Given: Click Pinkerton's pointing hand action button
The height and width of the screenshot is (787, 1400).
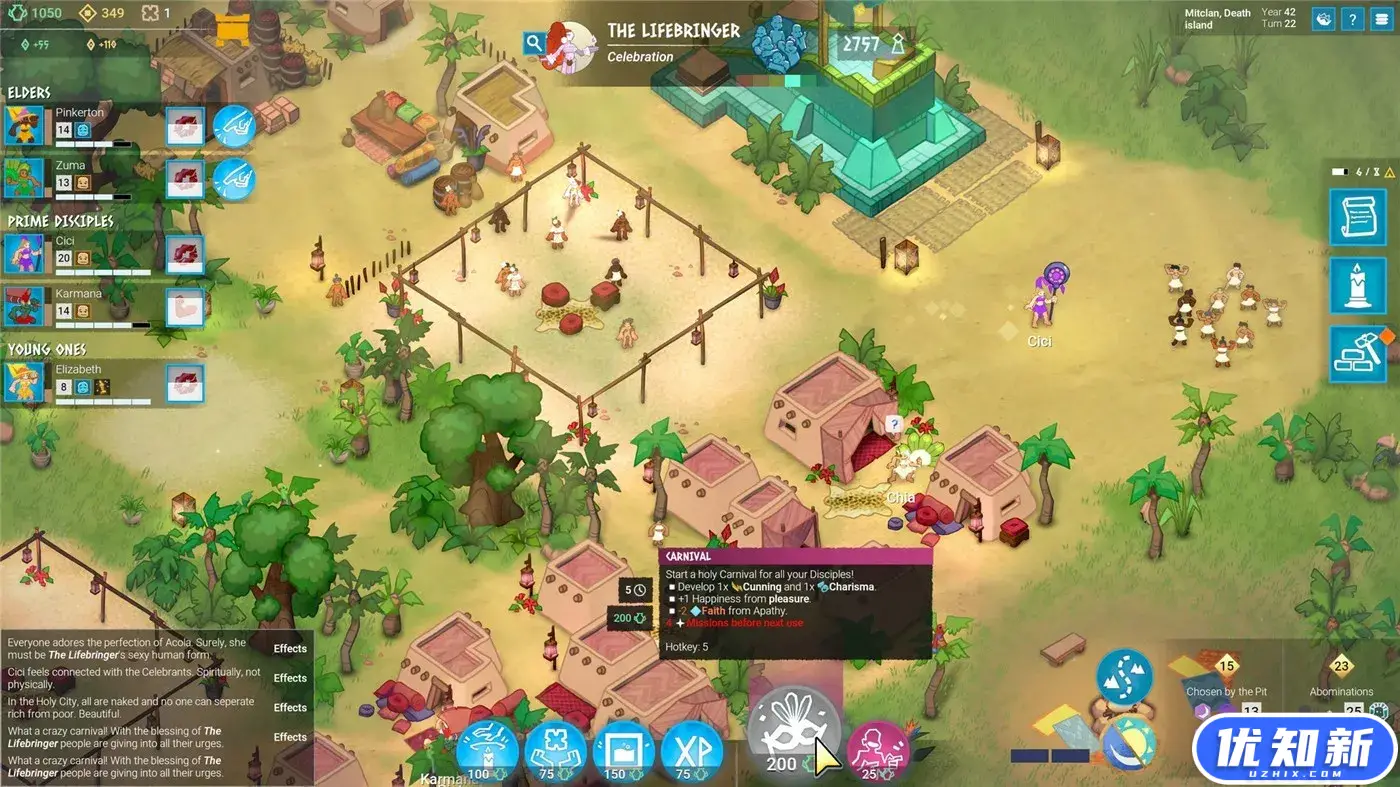Looking at the screenshot, I should (x=234, y=126).
